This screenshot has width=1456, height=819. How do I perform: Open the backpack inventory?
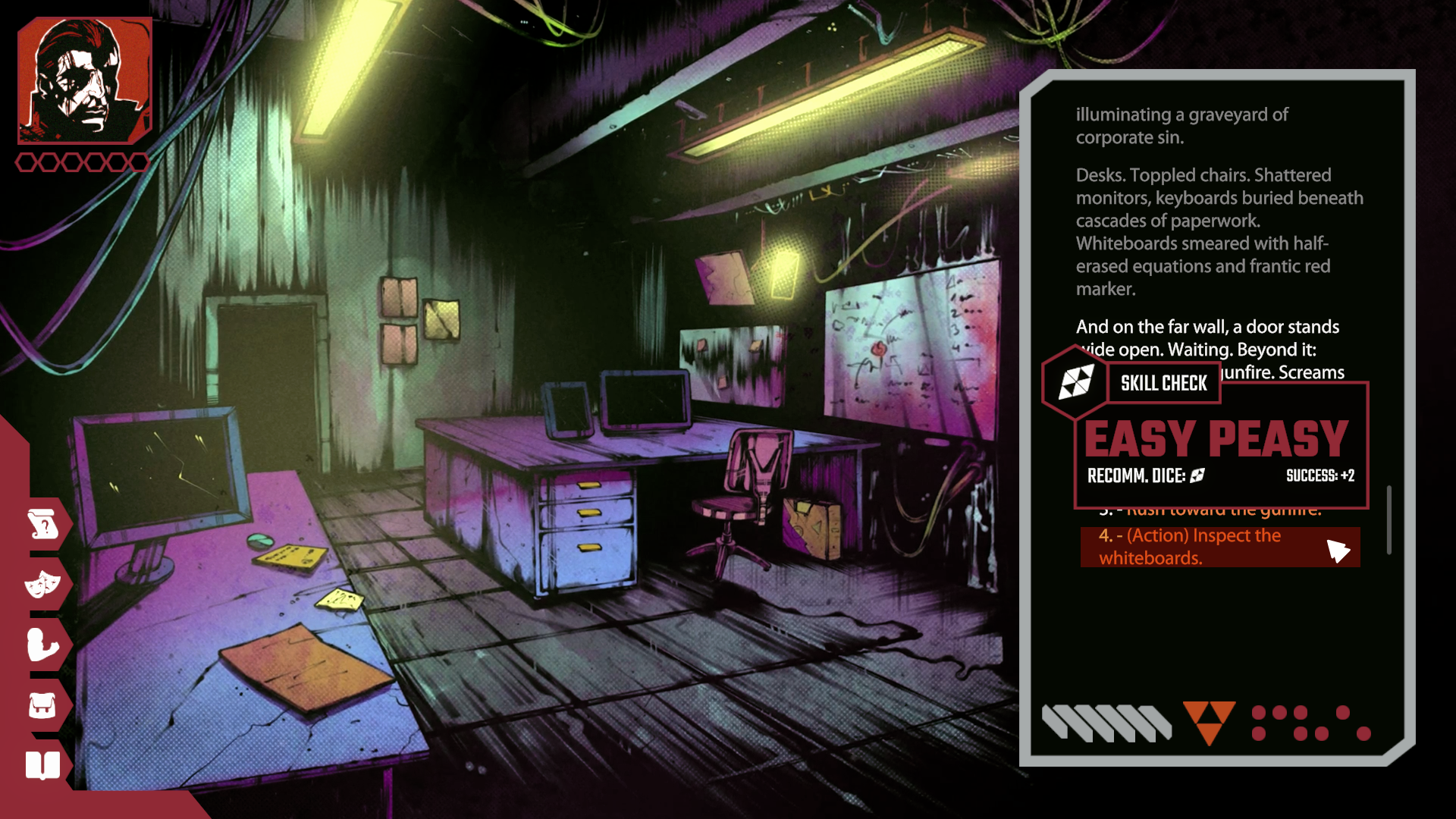point(43,705)
